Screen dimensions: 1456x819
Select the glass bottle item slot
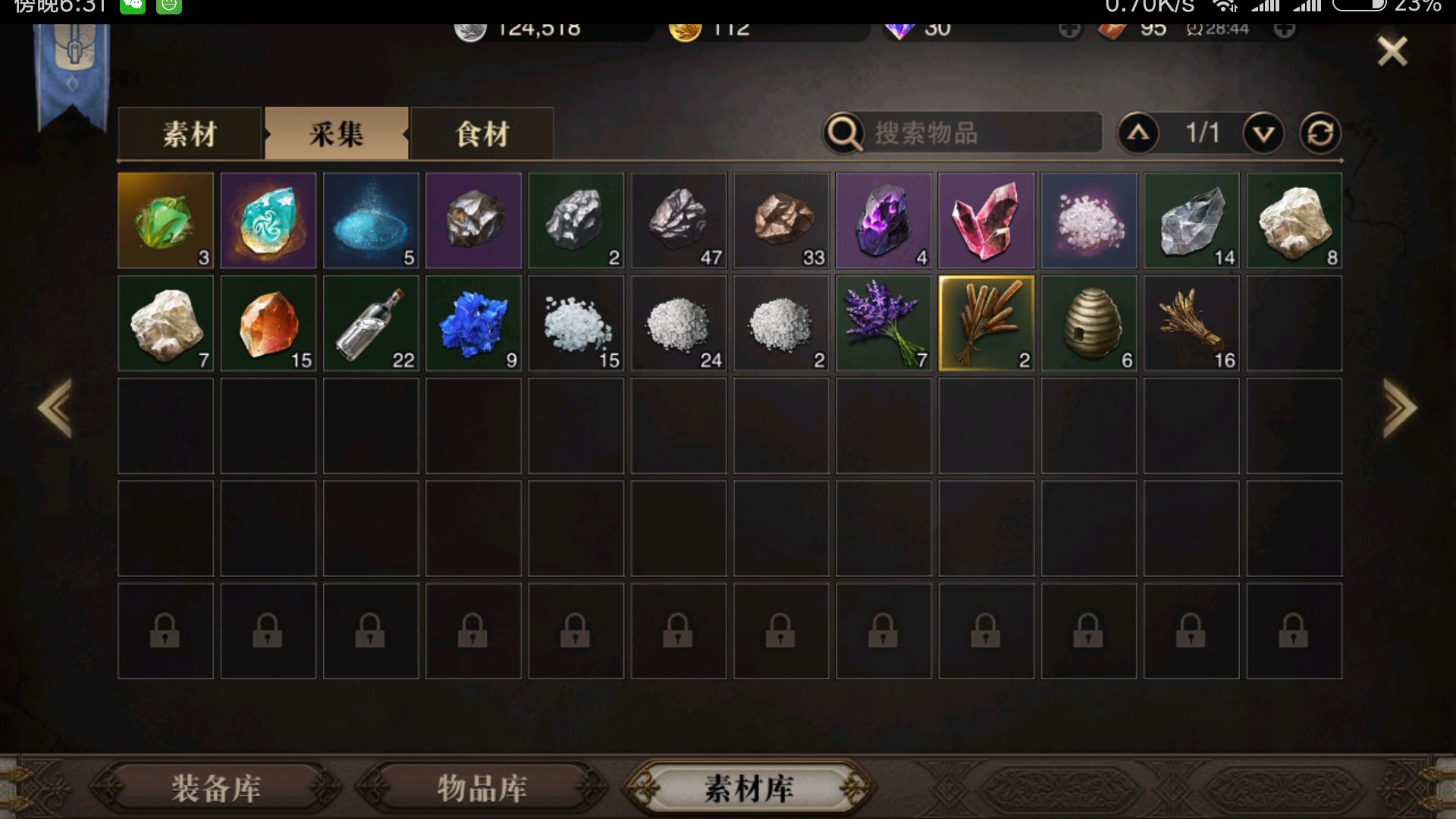click(371, 324)
